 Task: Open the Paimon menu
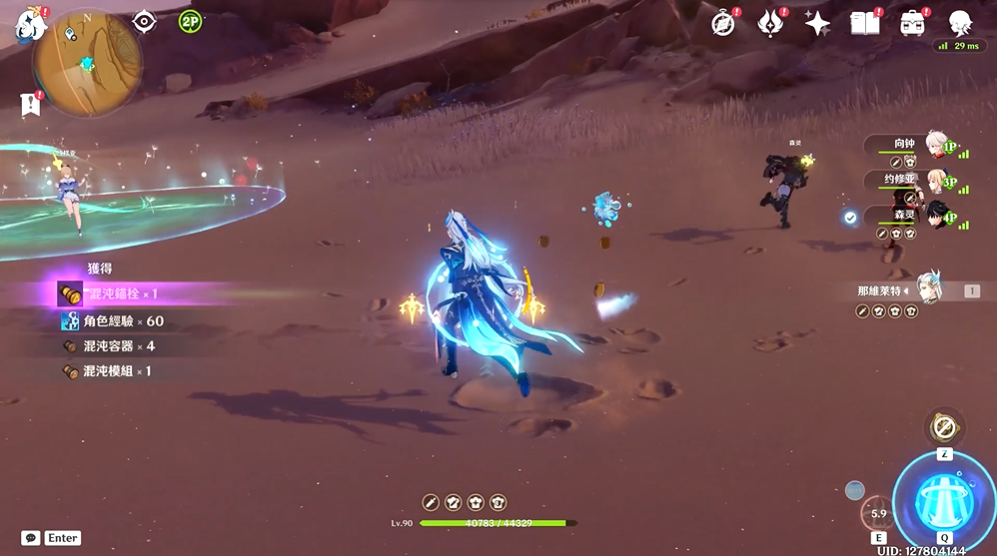[x=29, y=22]
